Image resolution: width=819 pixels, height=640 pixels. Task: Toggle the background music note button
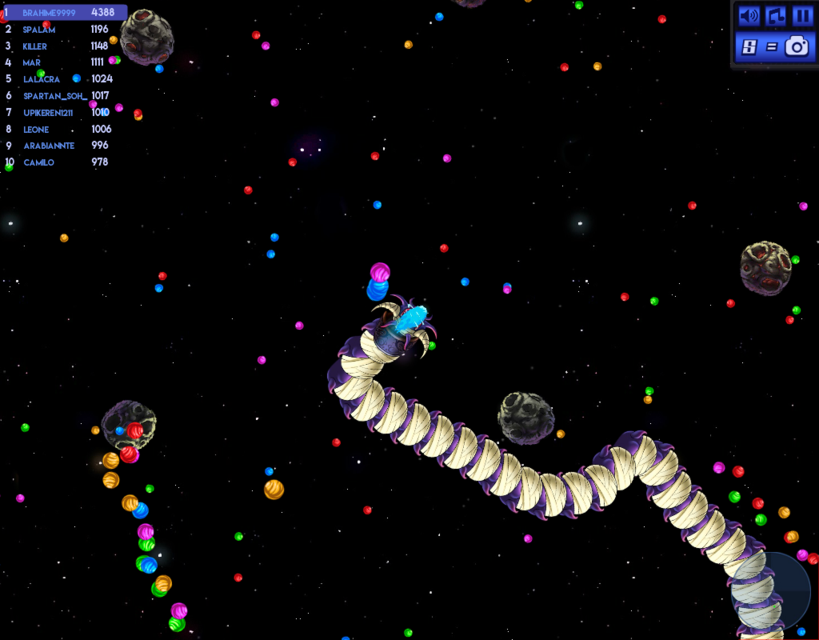(776, 16)
